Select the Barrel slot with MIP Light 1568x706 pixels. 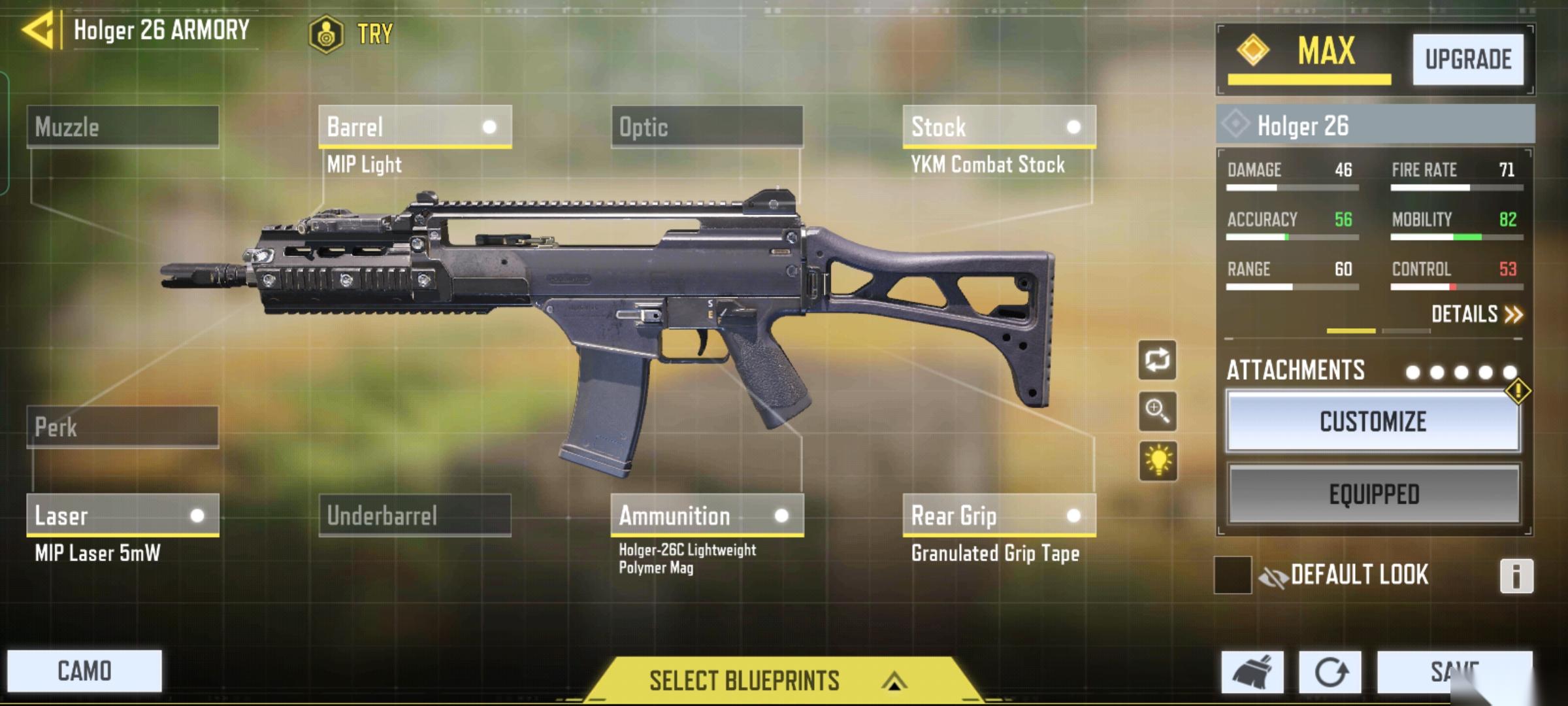pyautogui.click(x=415, y=127)
